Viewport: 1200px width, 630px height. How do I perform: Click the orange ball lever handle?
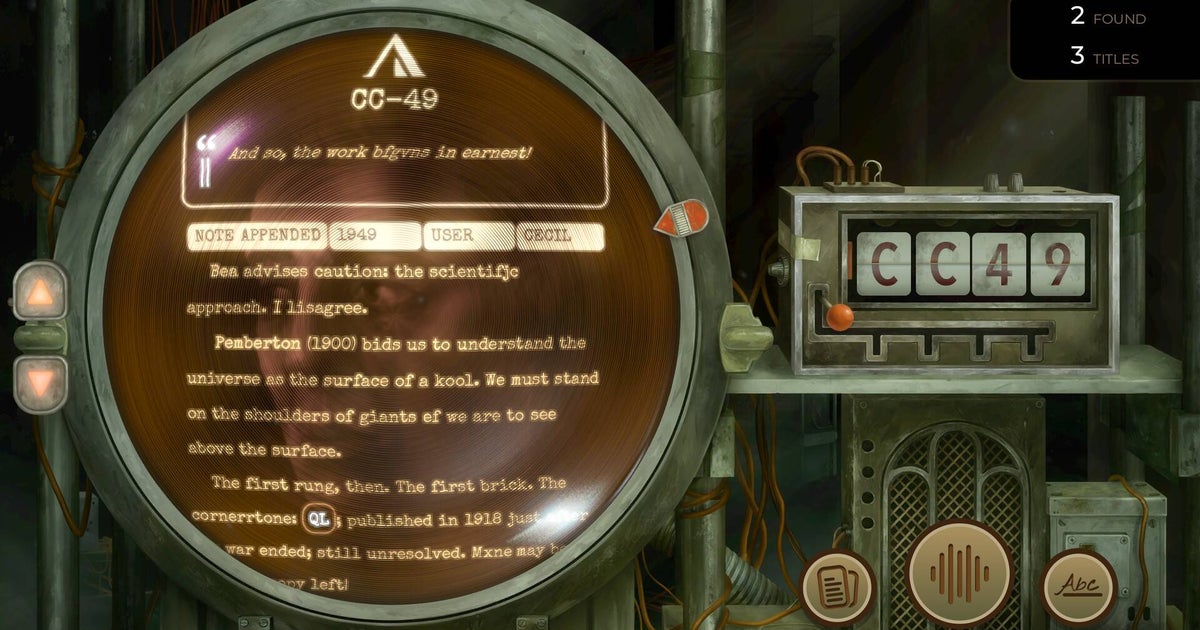(840, 317)
